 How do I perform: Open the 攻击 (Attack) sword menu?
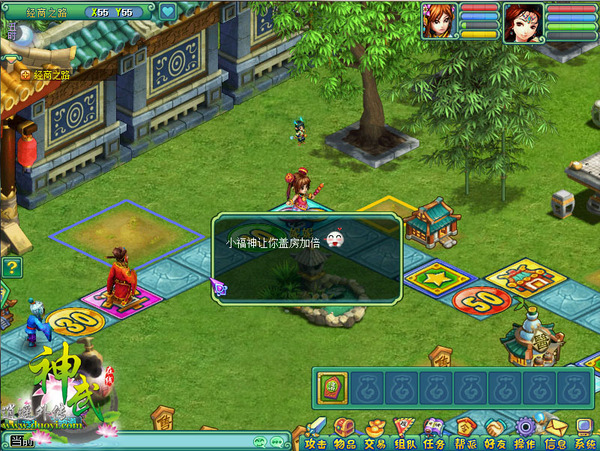point(316,430)
